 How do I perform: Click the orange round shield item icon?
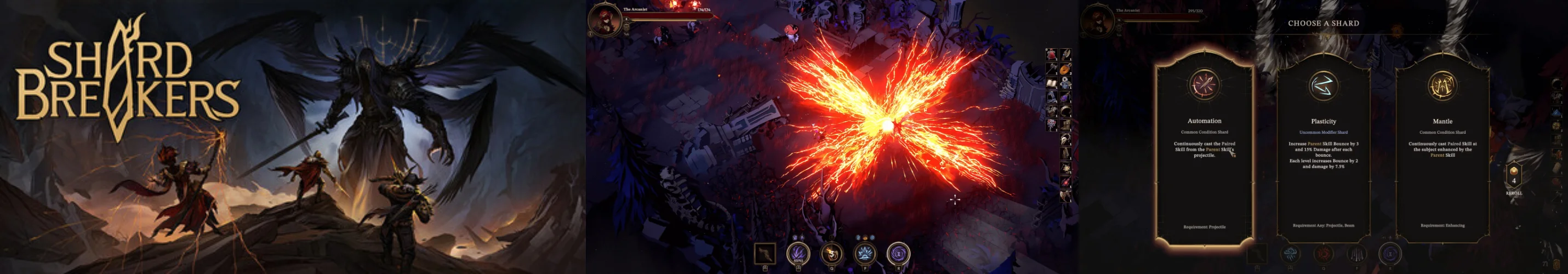coord(1065,70)
